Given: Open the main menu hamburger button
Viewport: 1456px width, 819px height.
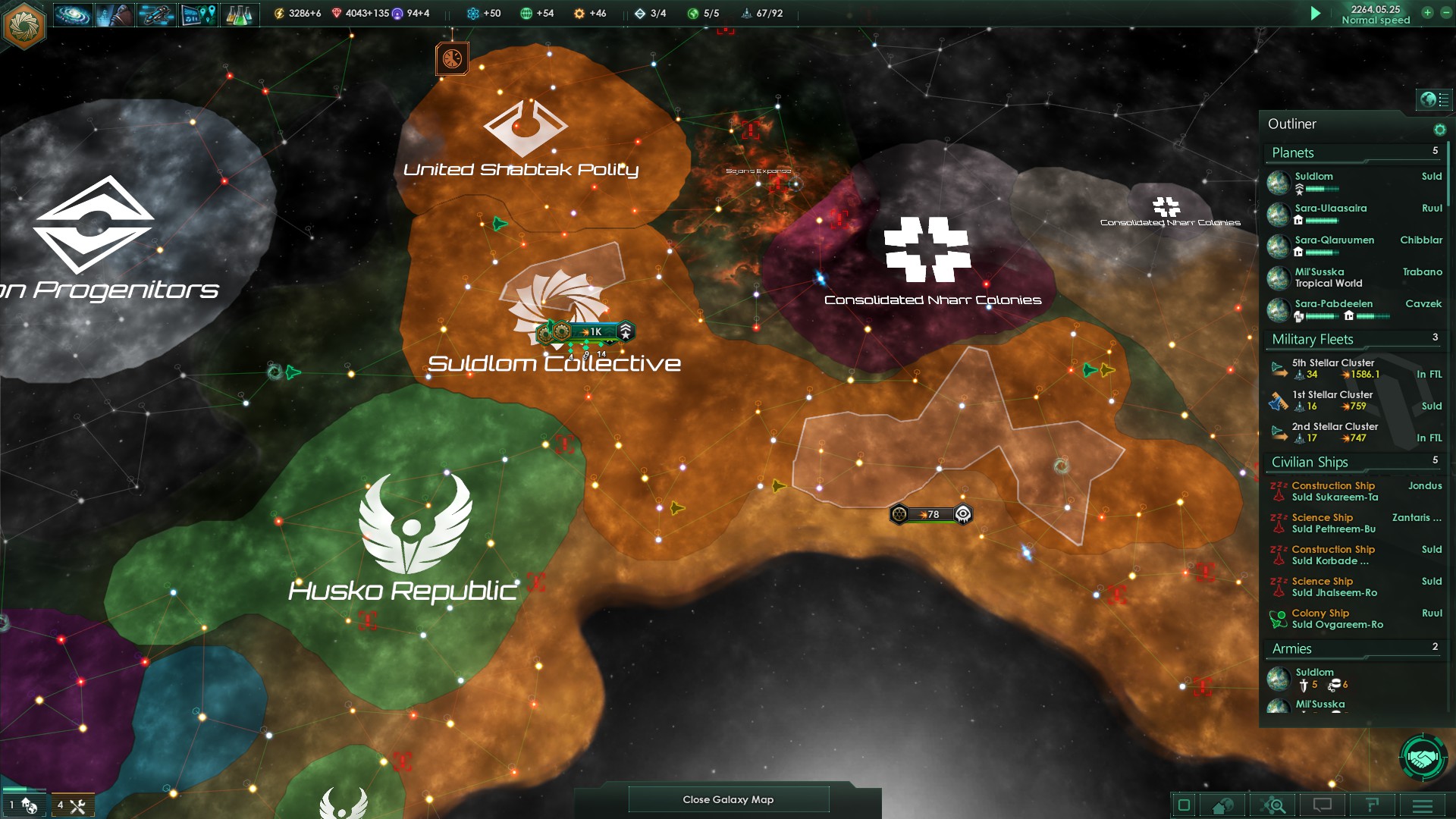Looking at the screenshot, I should [1422, 805].
